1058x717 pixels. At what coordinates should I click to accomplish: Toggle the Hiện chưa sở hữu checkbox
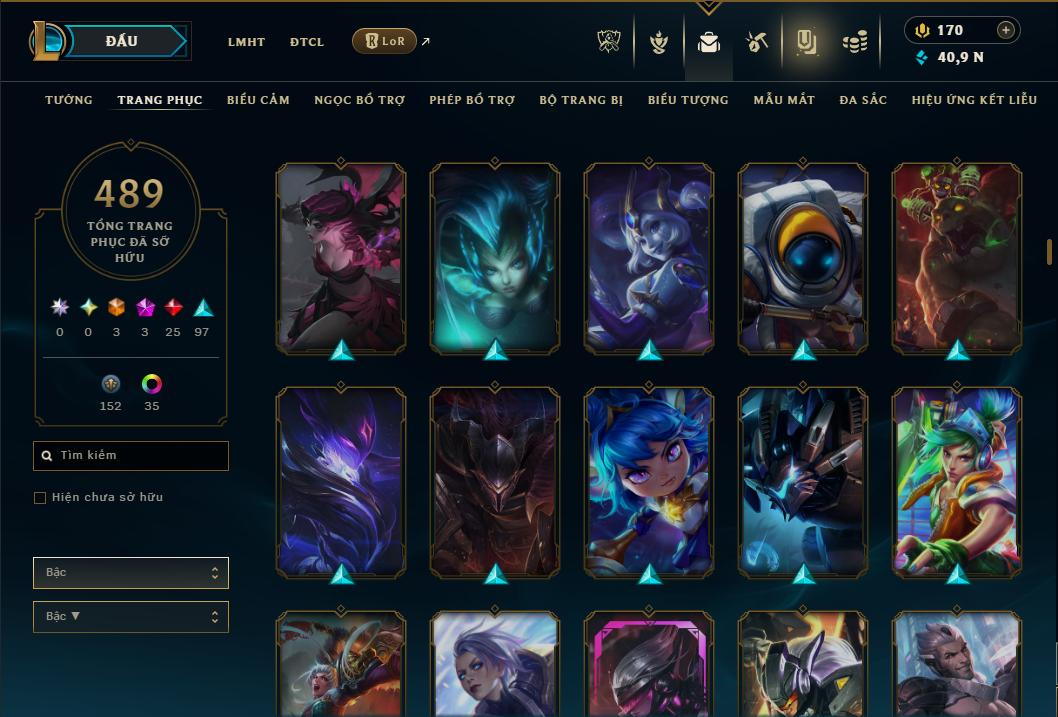40,498
